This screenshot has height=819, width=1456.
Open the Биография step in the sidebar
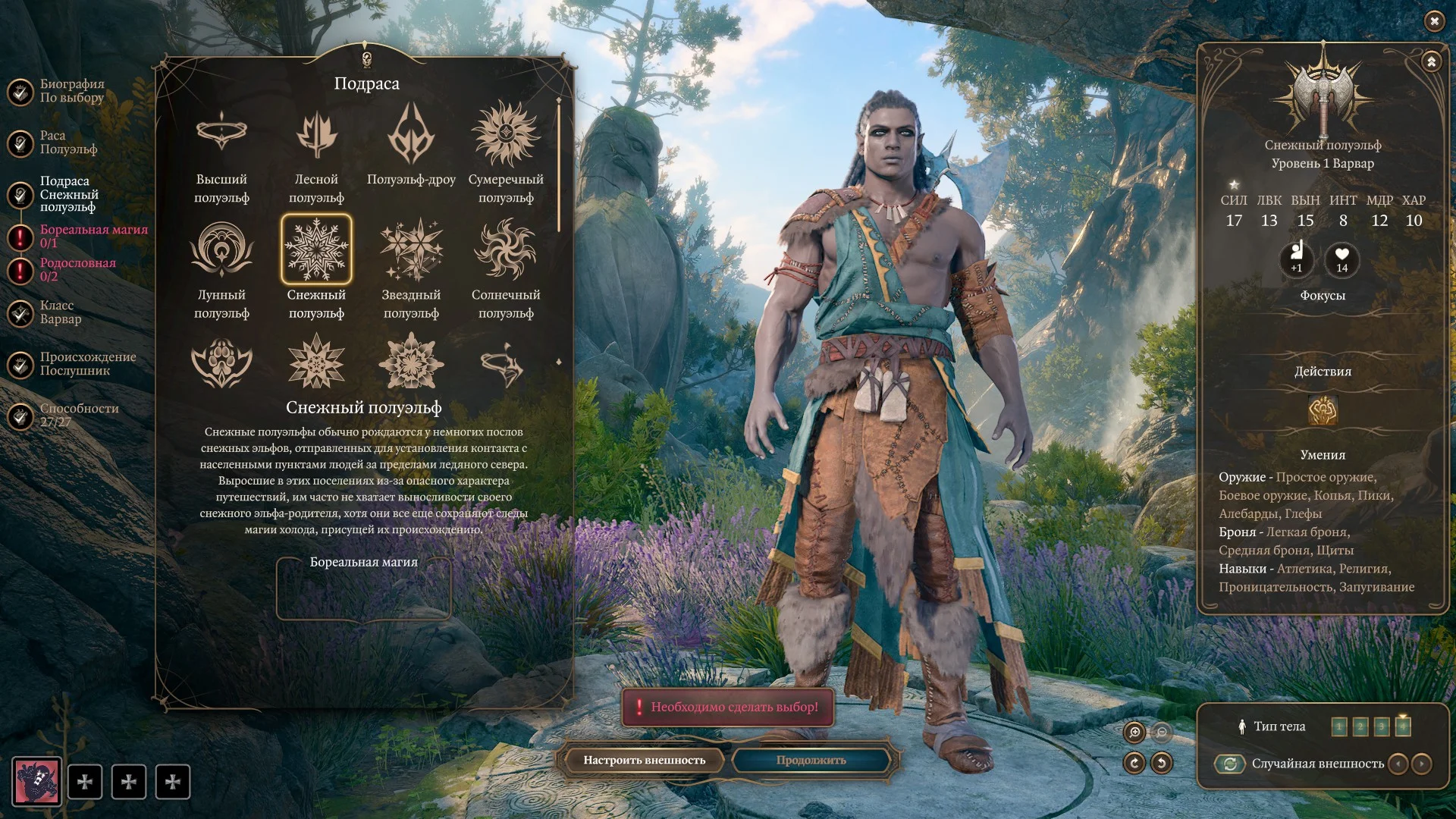click(x=71, y=91)
